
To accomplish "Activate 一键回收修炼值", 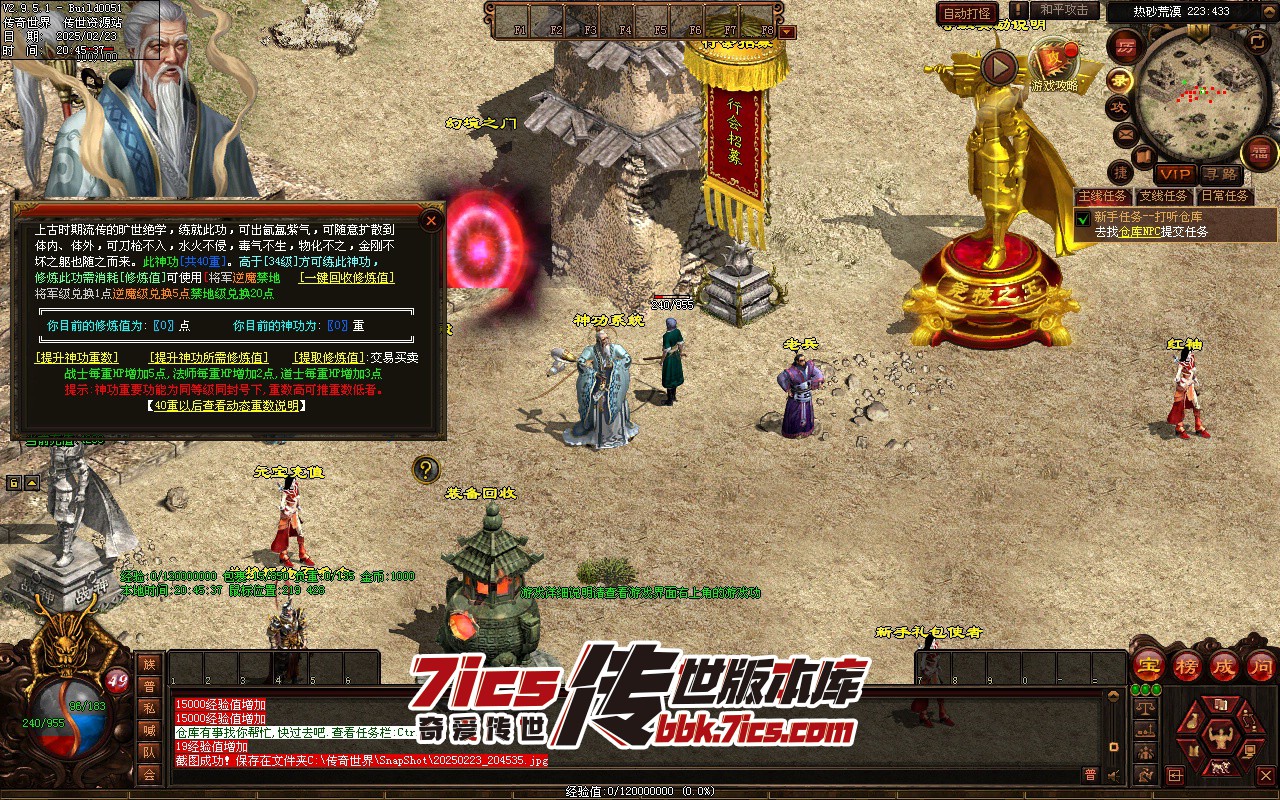I will point(347,278).
